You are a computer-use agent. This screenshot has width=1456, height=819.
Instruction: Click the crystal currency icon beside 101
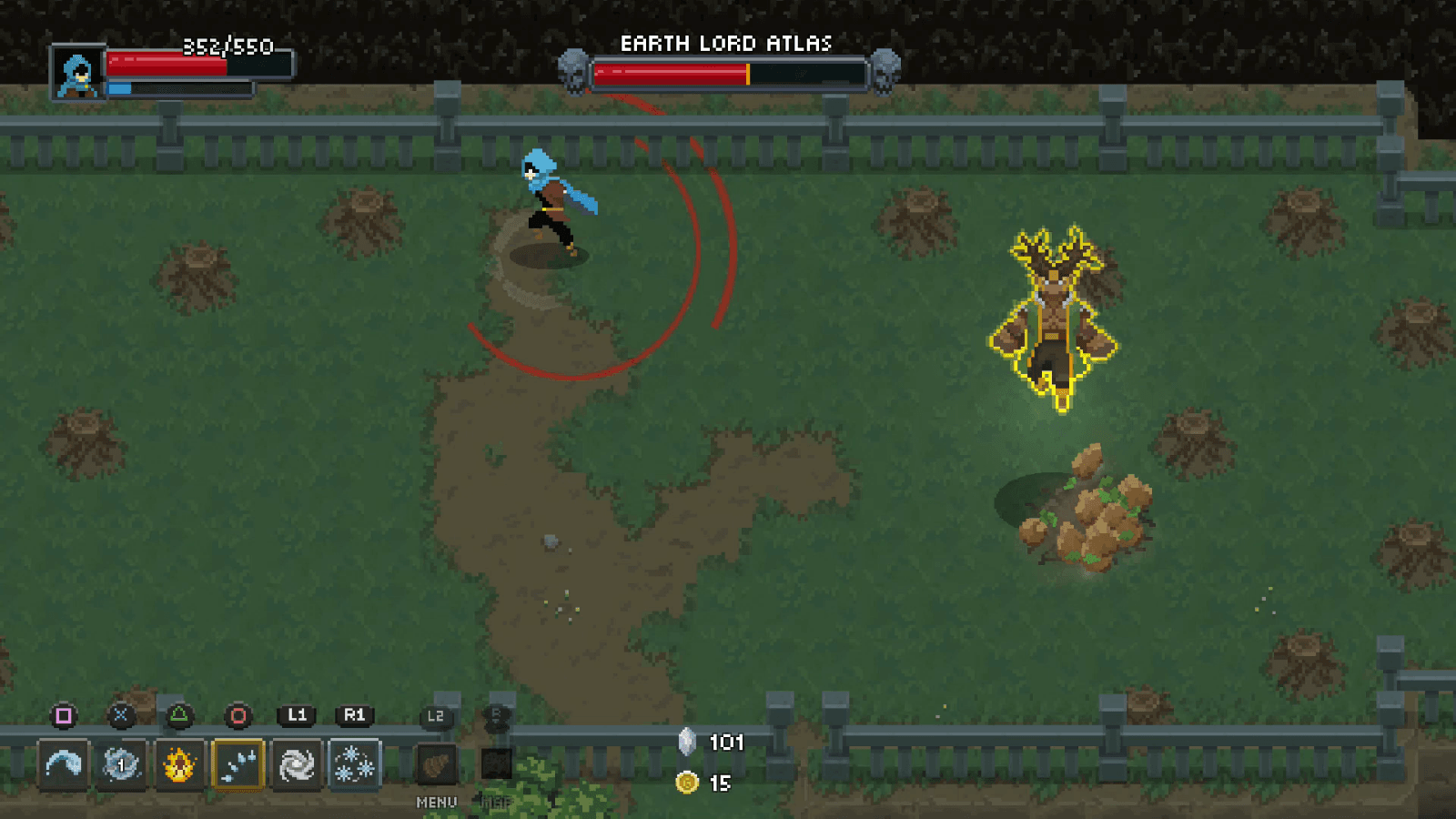click(x=687, y=743)
